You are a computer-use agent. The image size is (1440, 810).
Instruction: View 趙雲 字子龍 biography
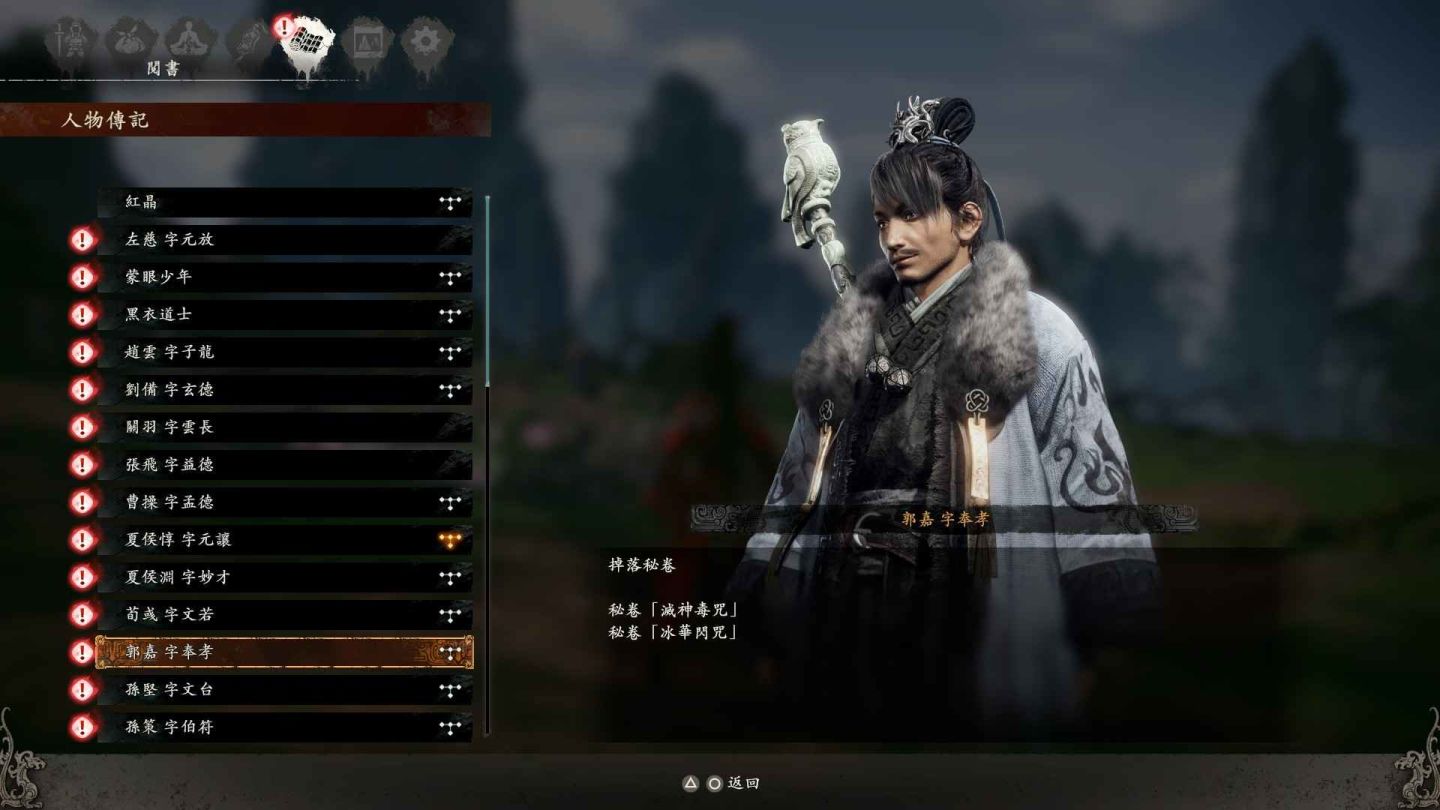point(285,352)
